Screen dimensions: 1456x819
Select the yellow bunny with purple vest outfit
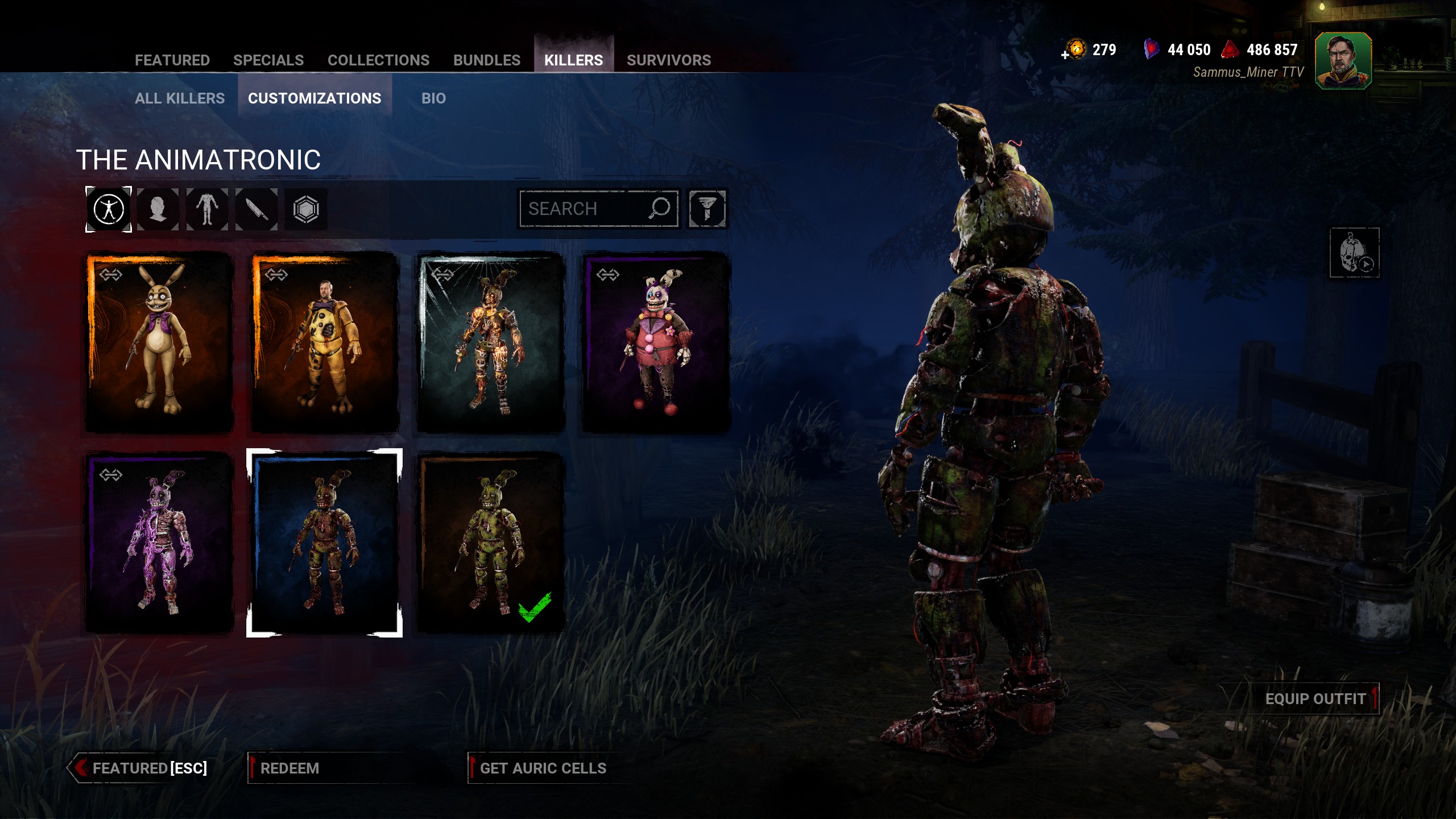tap(159, 342)
